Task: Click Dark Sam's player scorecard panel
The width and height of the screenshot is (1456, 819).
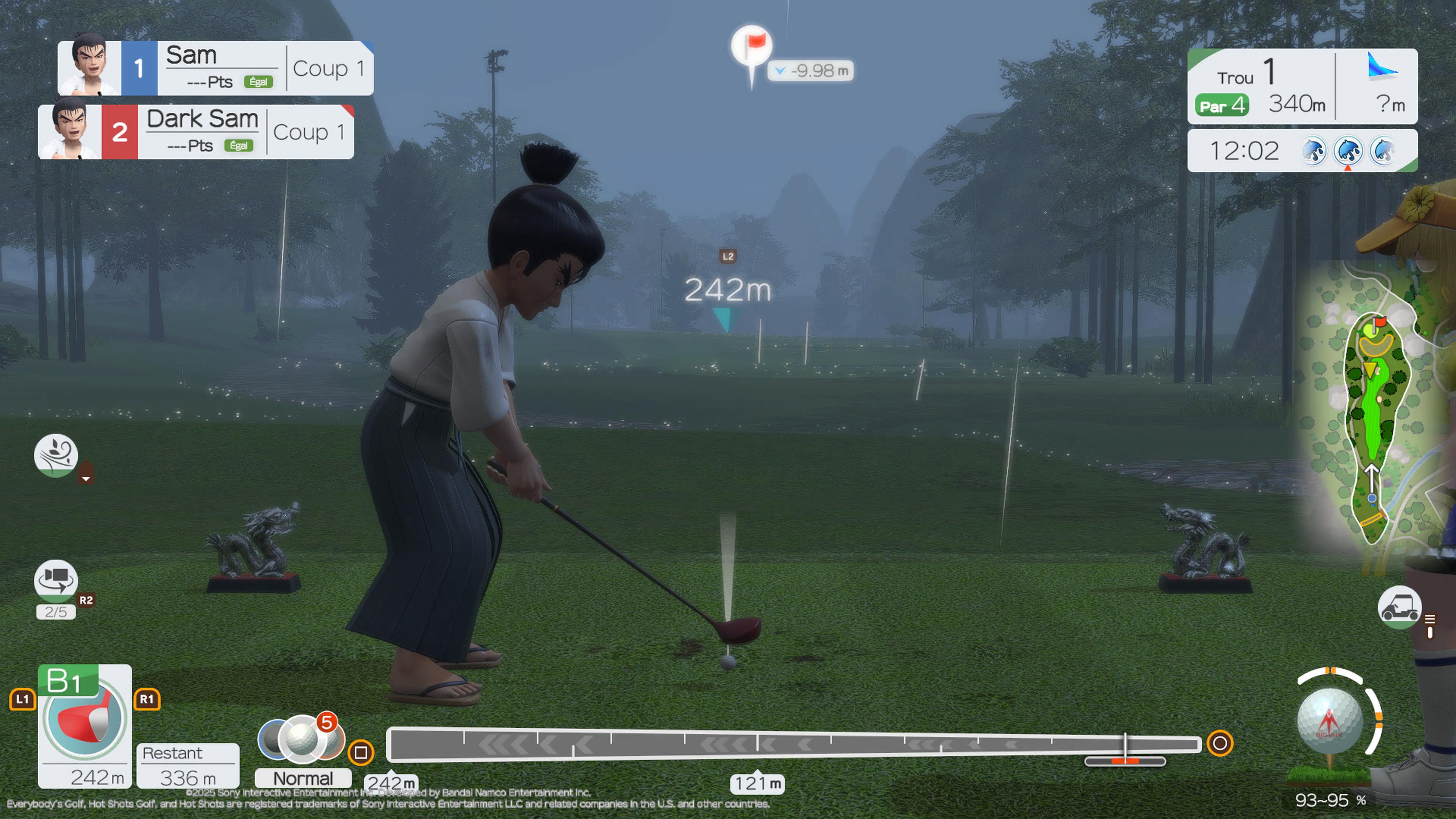Action: coord(196,132)
